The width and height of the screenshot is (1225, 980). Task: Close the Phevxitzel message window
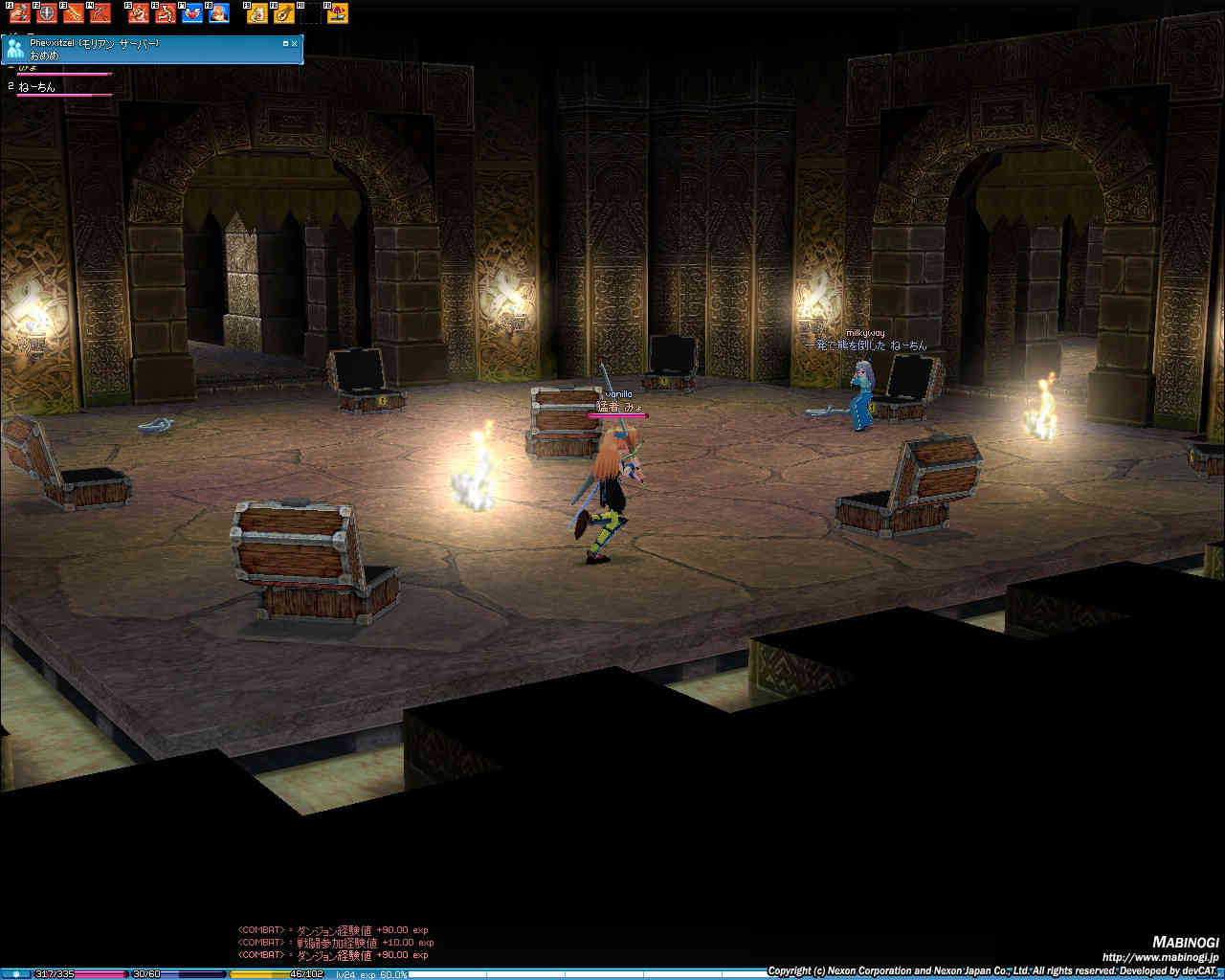(x=297, y=43)
